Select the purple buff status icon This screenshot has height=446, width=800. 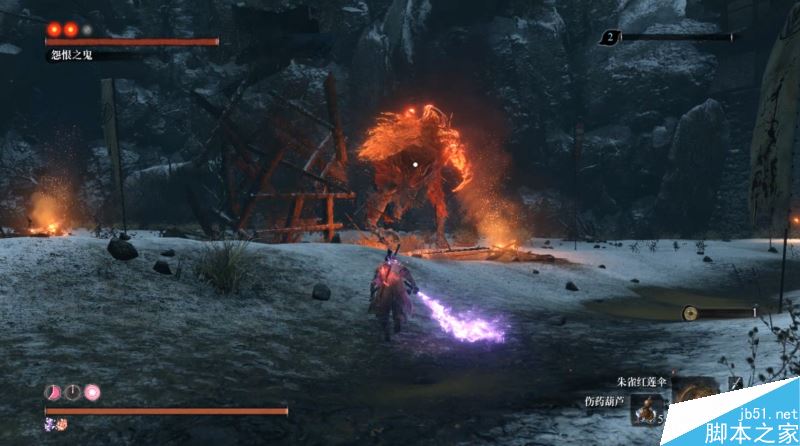[x=50, y=425]
